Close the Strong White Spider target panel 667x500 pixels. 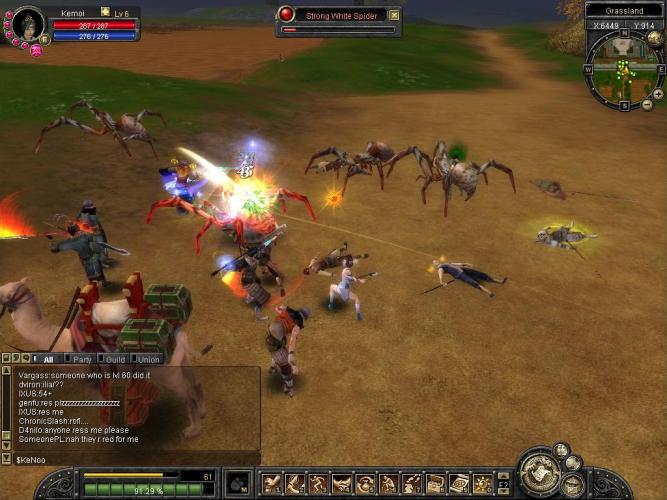pos(394,15)
